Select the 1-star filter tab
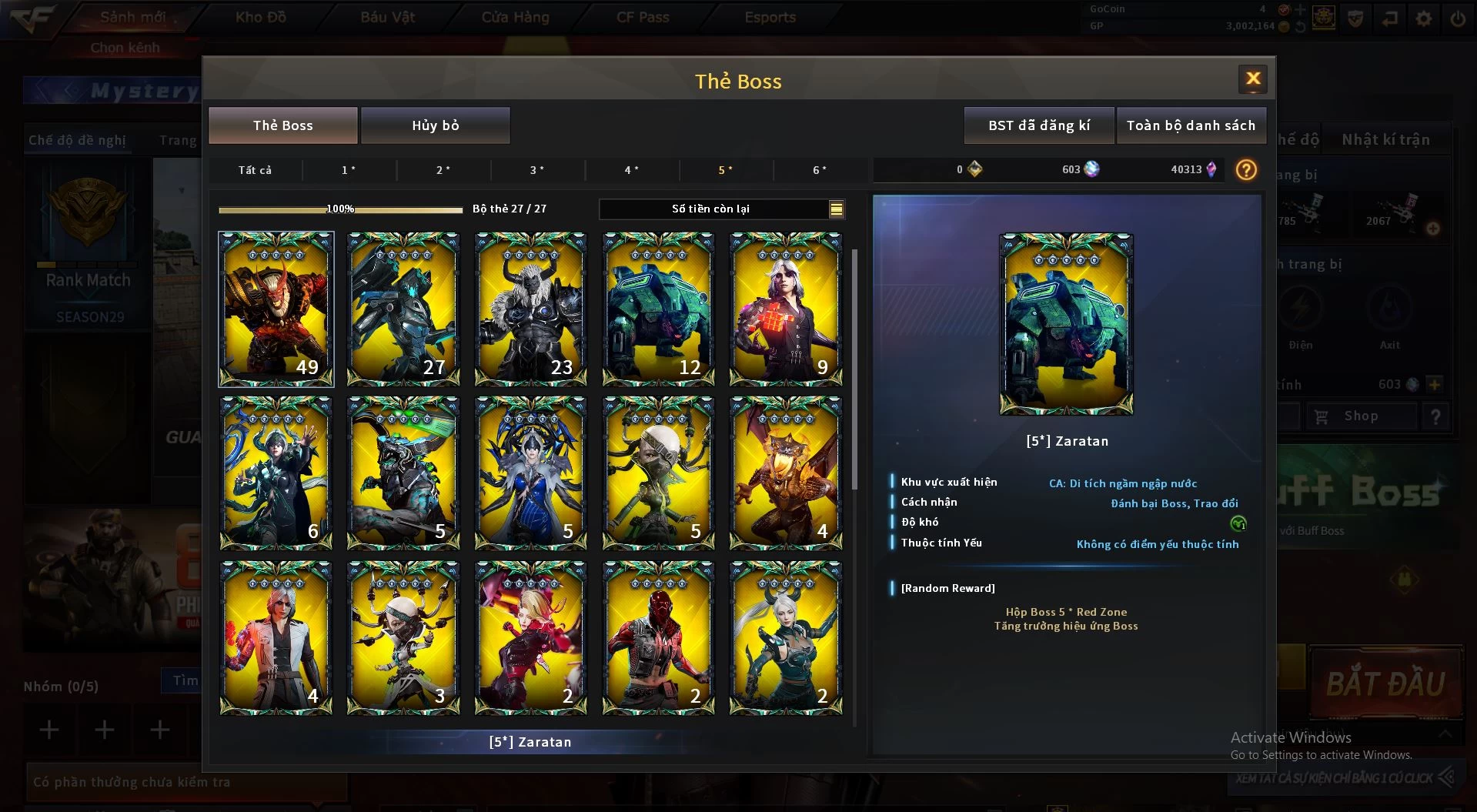The height and width of the screenshot is (812, 1477). [349, 170]
